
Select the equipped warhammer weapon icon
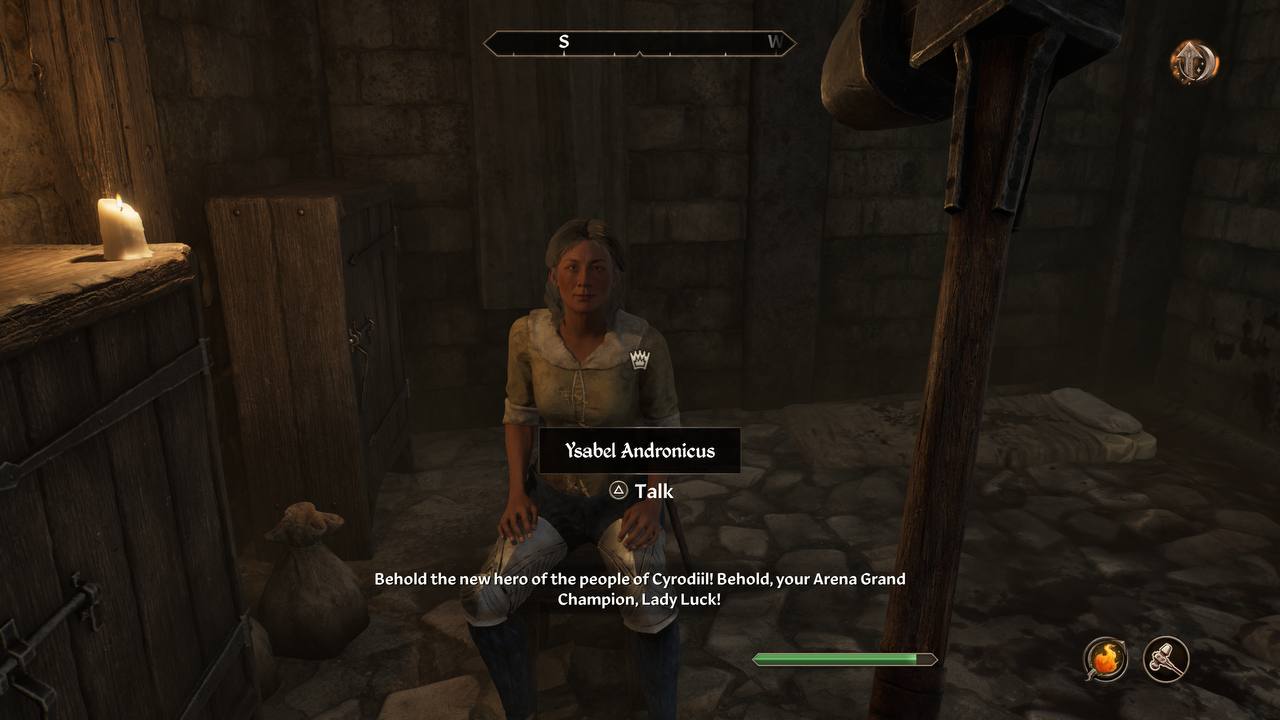pos(1166,660)
